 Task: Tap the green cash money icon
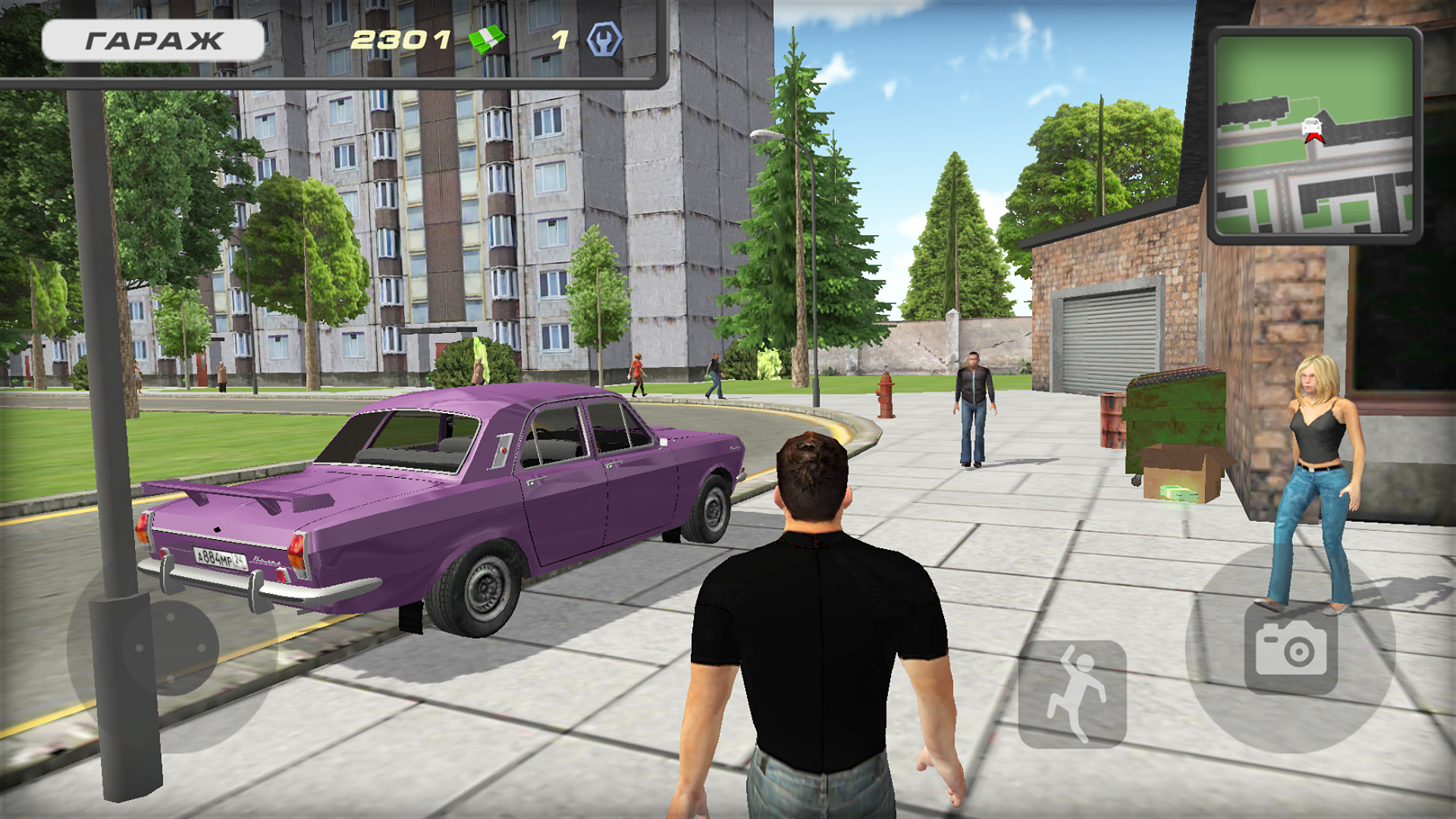point(487,39)
